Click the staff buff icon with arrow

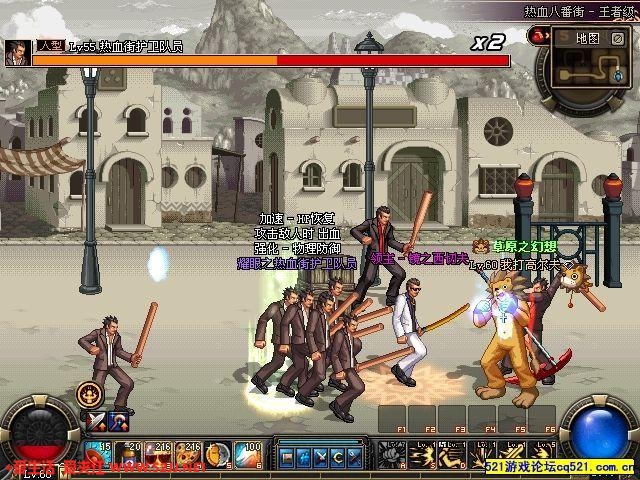coord(117,421)
